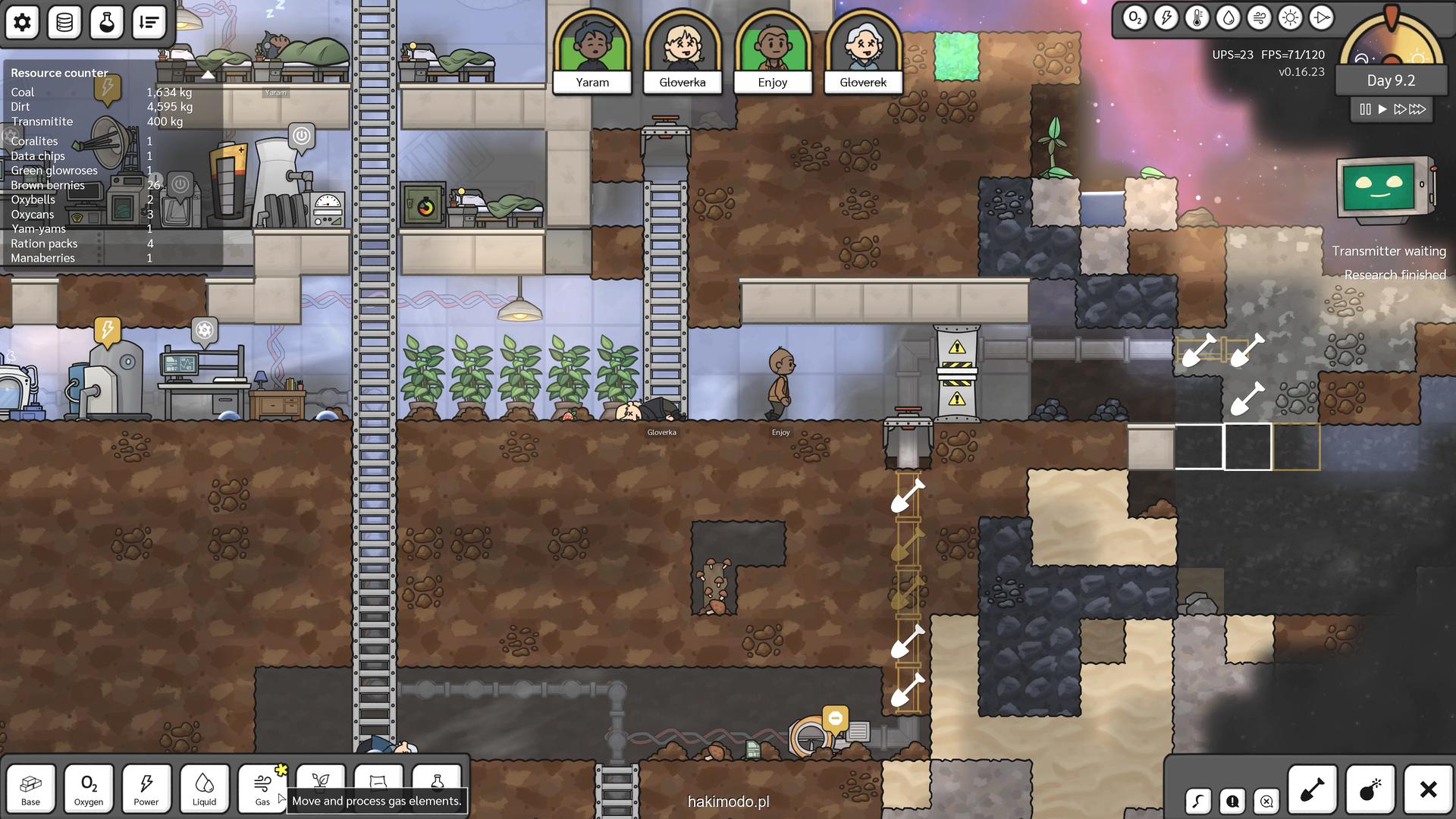Open the priorities sort list button
Screen dimensions: 1456x819
pos(149,22)
